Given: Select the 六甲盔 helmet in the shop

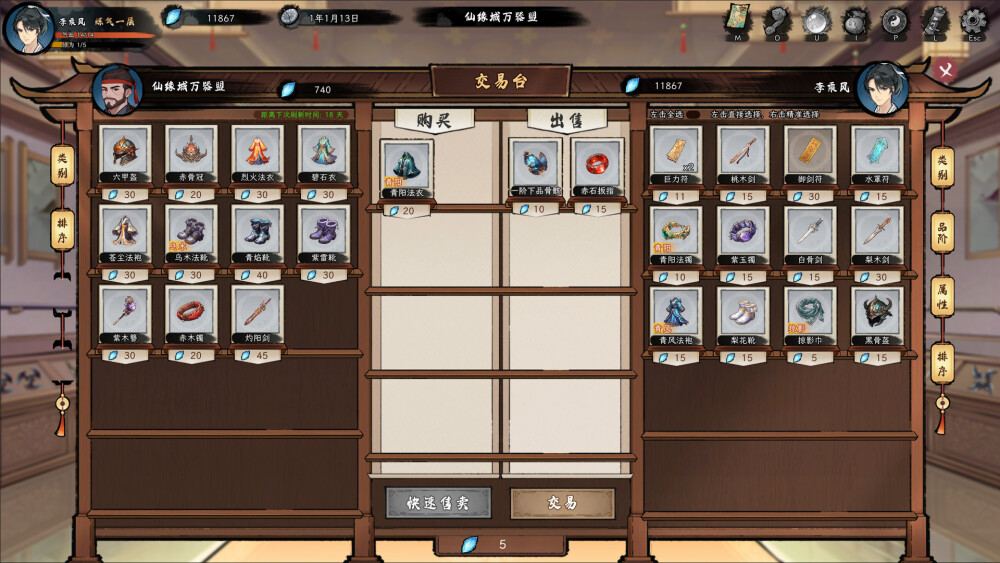Looking at the screenshot, I should pyautogui.click(x=125, y=151).
